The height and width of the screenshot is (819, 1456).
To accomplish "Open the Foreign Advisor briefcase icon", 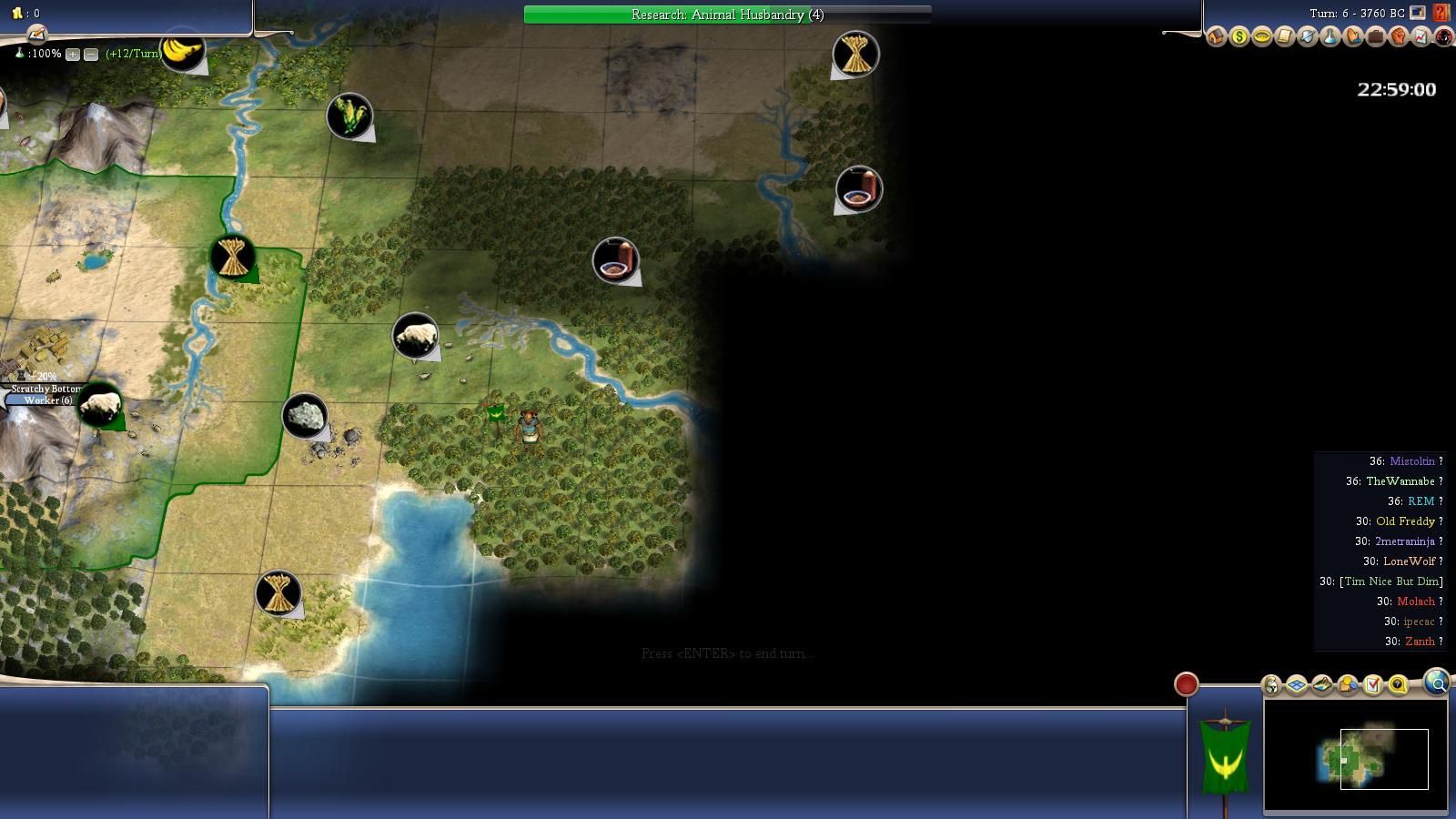I will [x=1375, y=37].
